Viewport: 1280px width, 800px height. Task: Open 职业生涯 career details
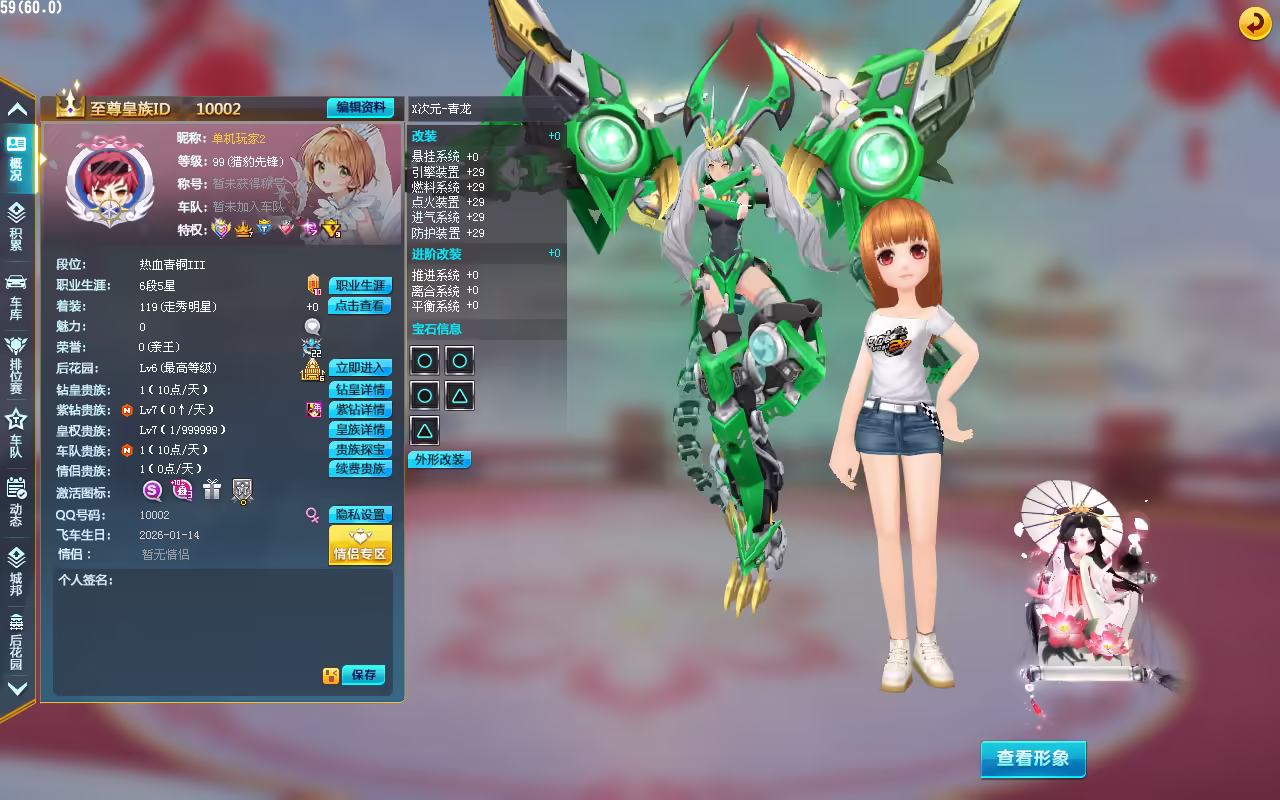pyautogui.click(x=360, y=286)
